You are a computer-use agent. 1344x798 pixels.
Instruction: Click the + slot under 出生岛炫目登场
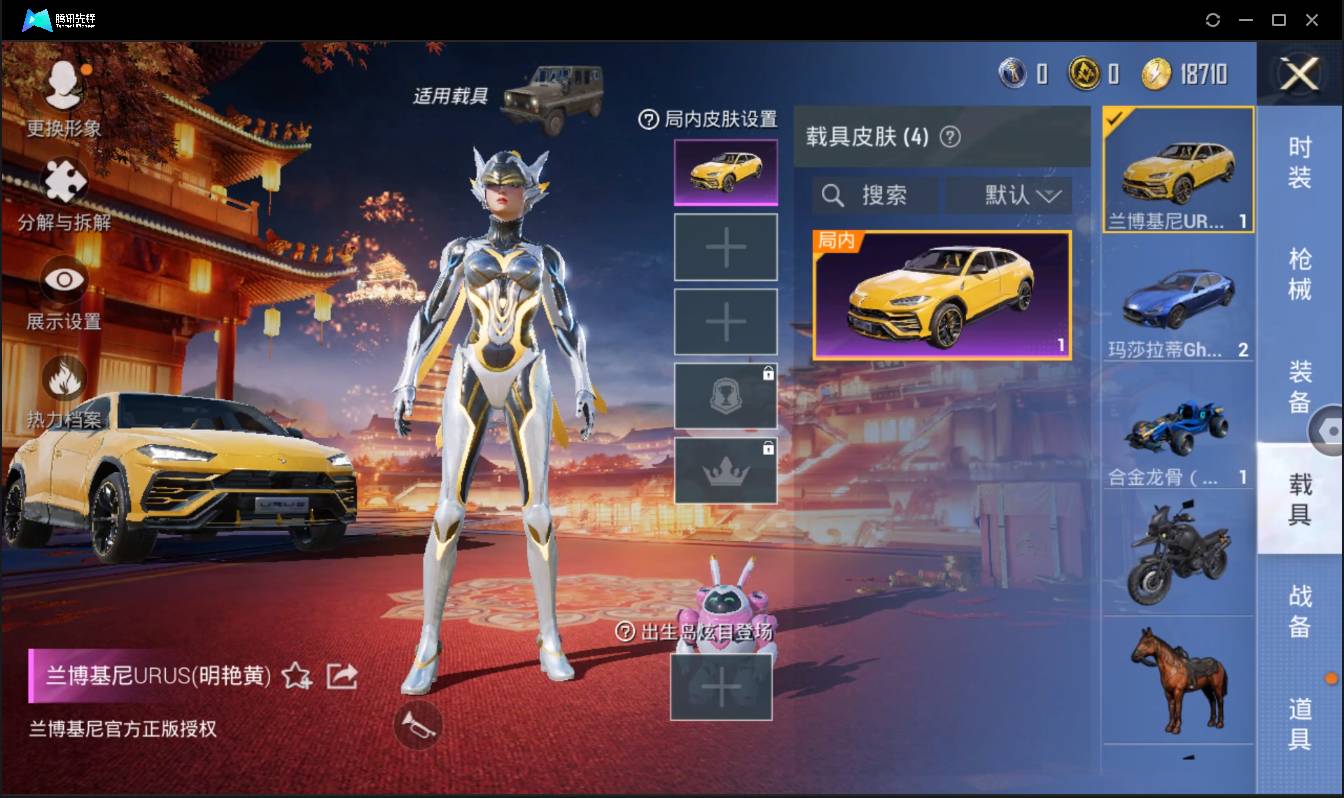pyautogui.click(x=721, y=688)
